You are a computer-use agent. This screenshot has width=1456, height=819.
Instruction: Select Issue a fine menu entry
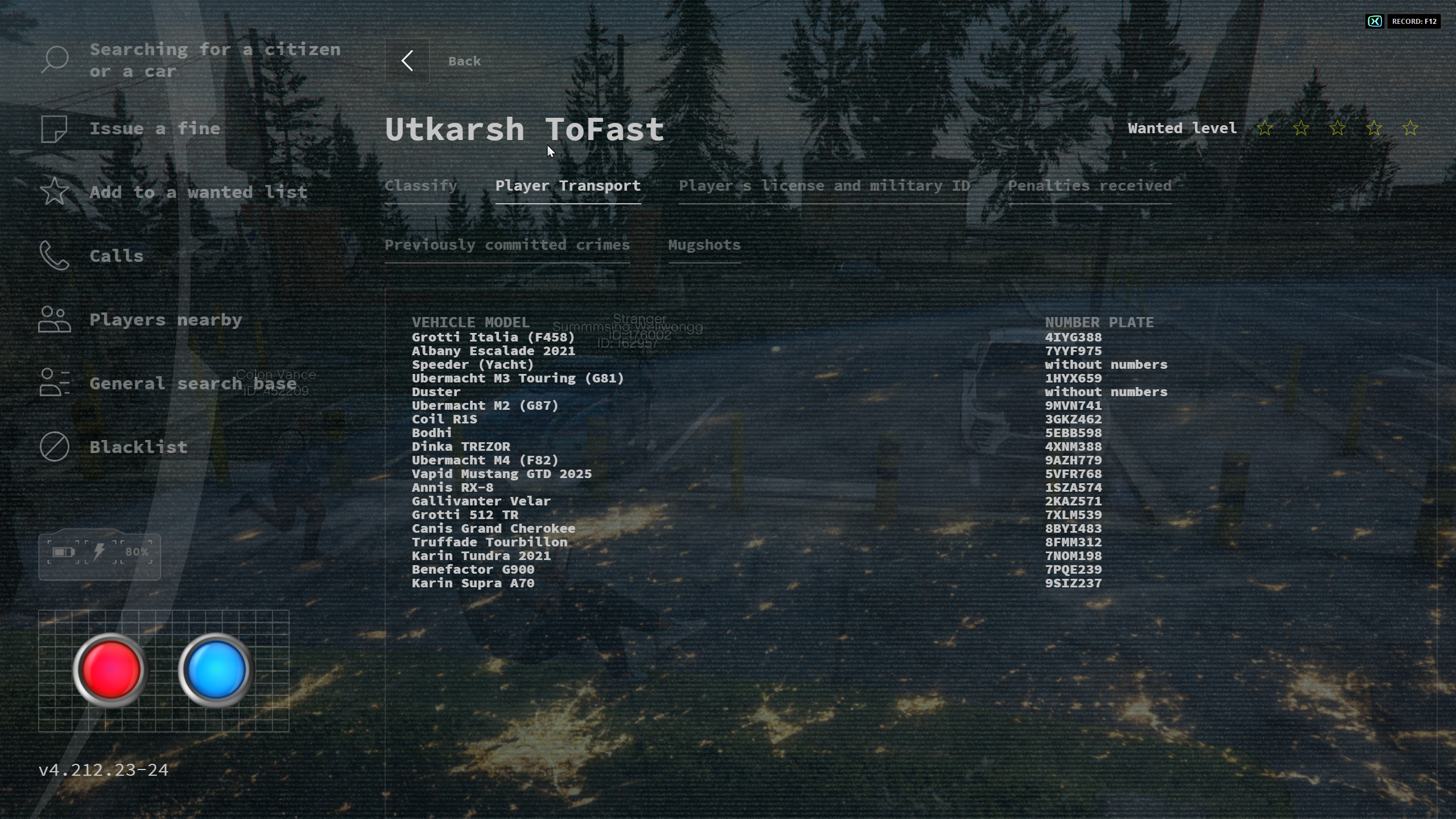154,129
